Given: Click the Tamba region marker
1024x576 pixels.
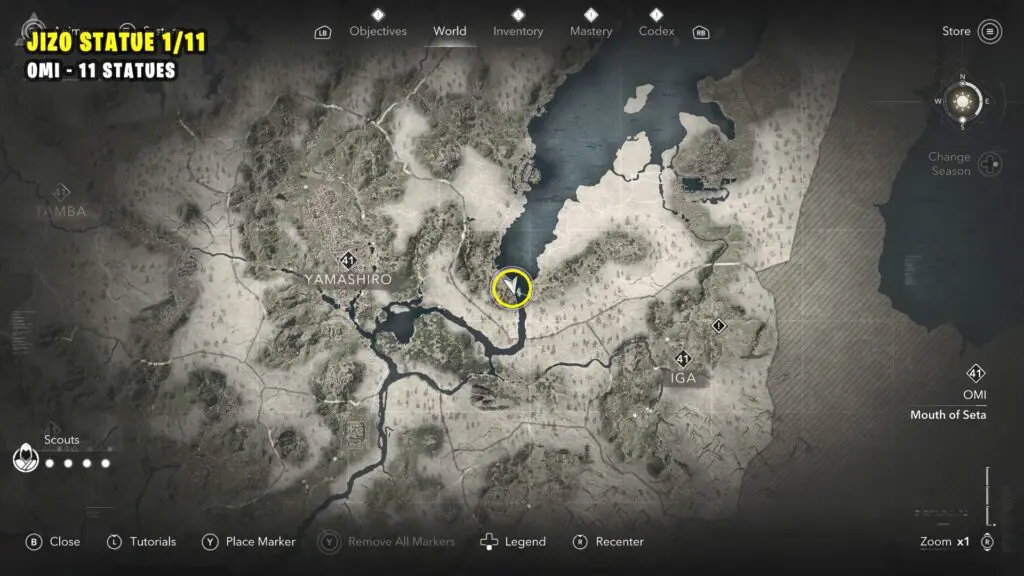Looking at the screenshot, I should pyautogui.click(x=61, y=192).
